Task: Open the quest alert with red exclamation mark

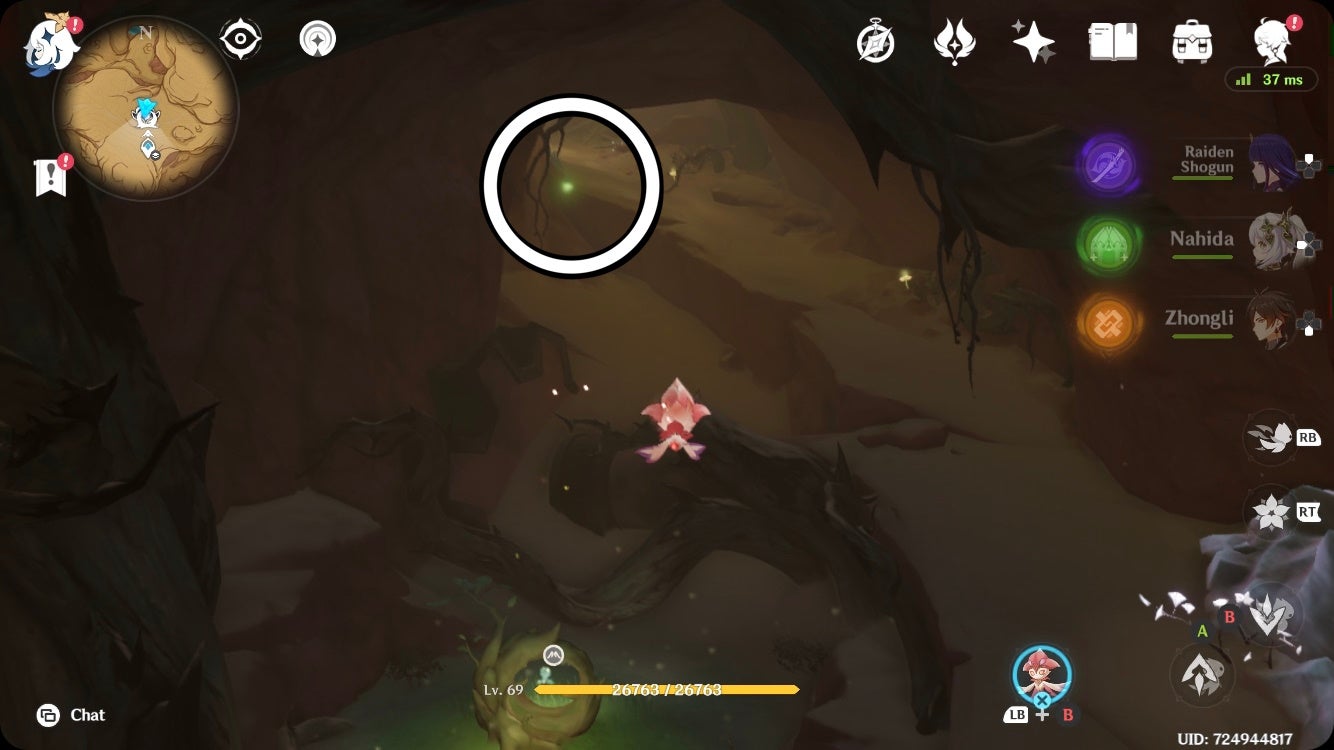Action: (48, 176)
